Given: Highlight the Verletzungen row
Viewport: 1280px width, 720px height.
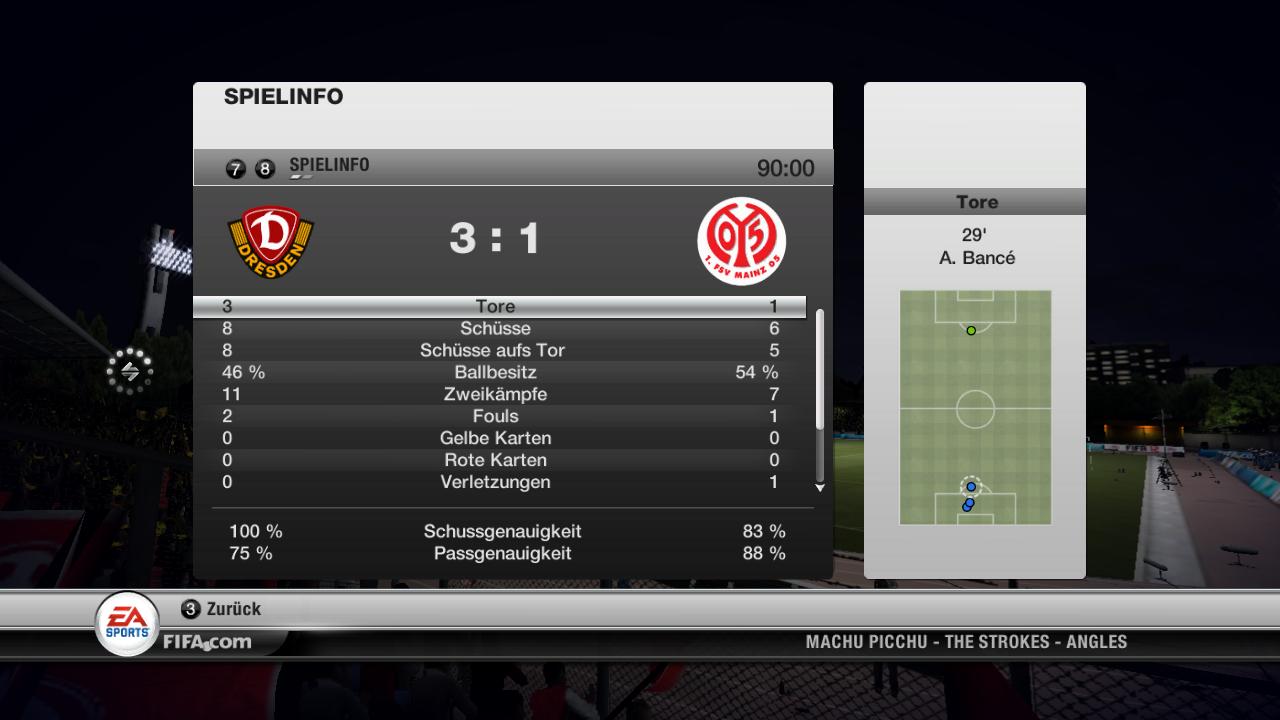Looking at the screenshot, I should 499,483.
